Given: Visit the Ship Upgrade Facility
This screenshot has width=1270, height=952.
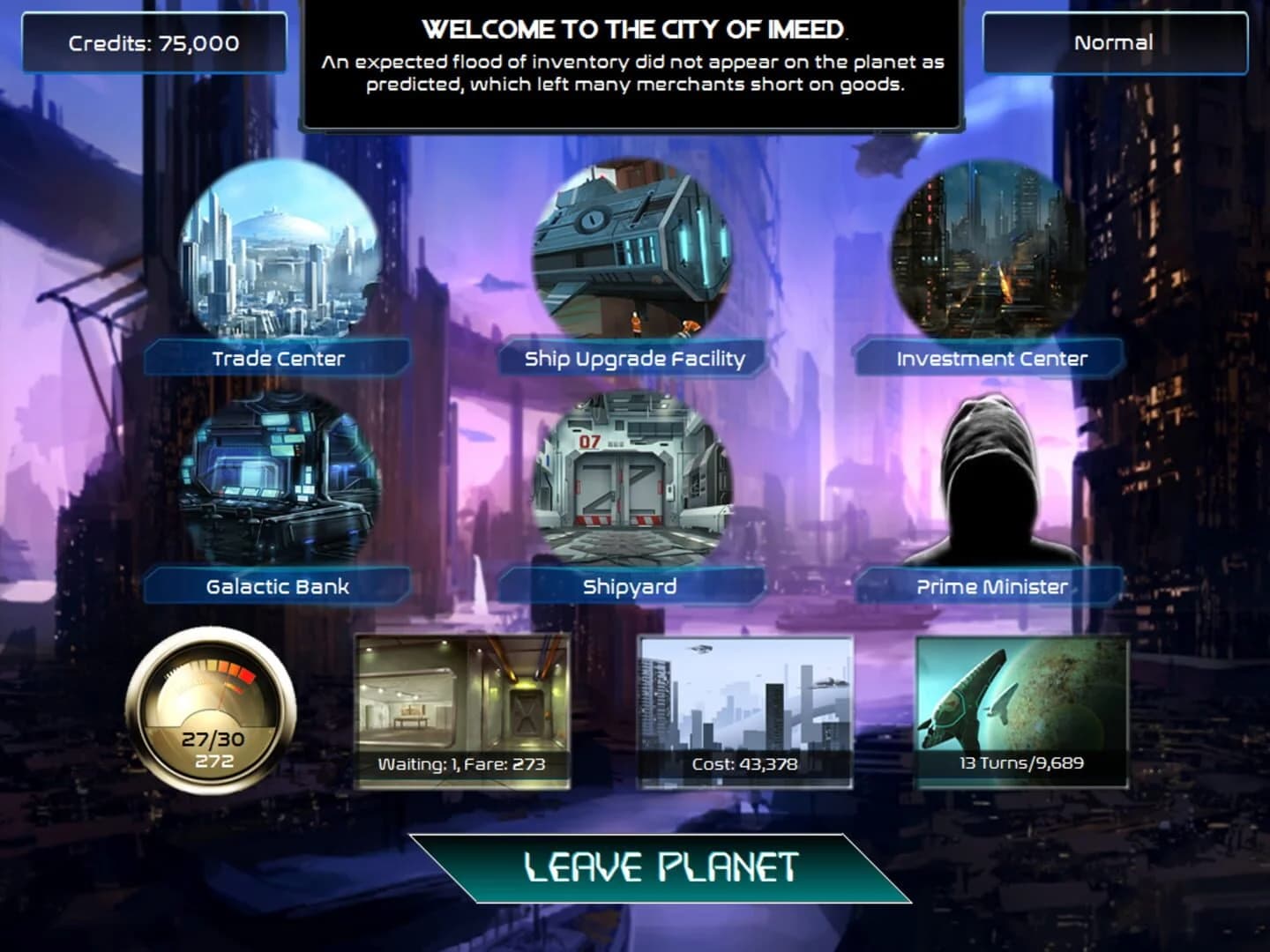Looking at the screenshot, I should tap(631, 256).
